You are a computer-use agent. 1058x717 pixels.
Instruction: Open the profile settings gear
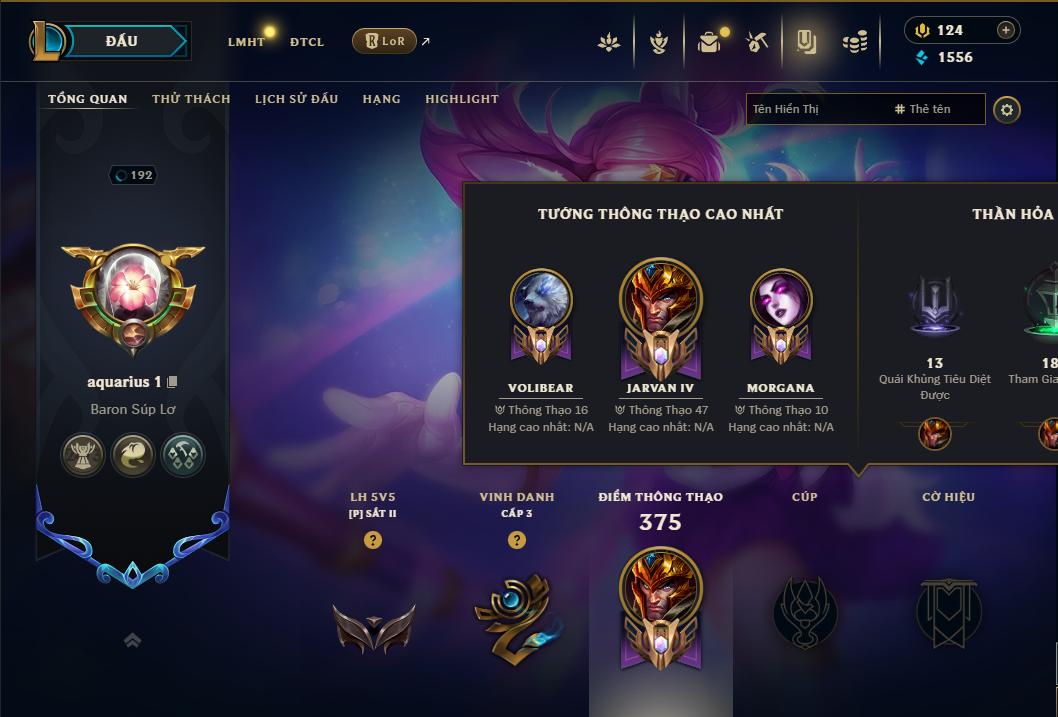[x=1007, y=109]
